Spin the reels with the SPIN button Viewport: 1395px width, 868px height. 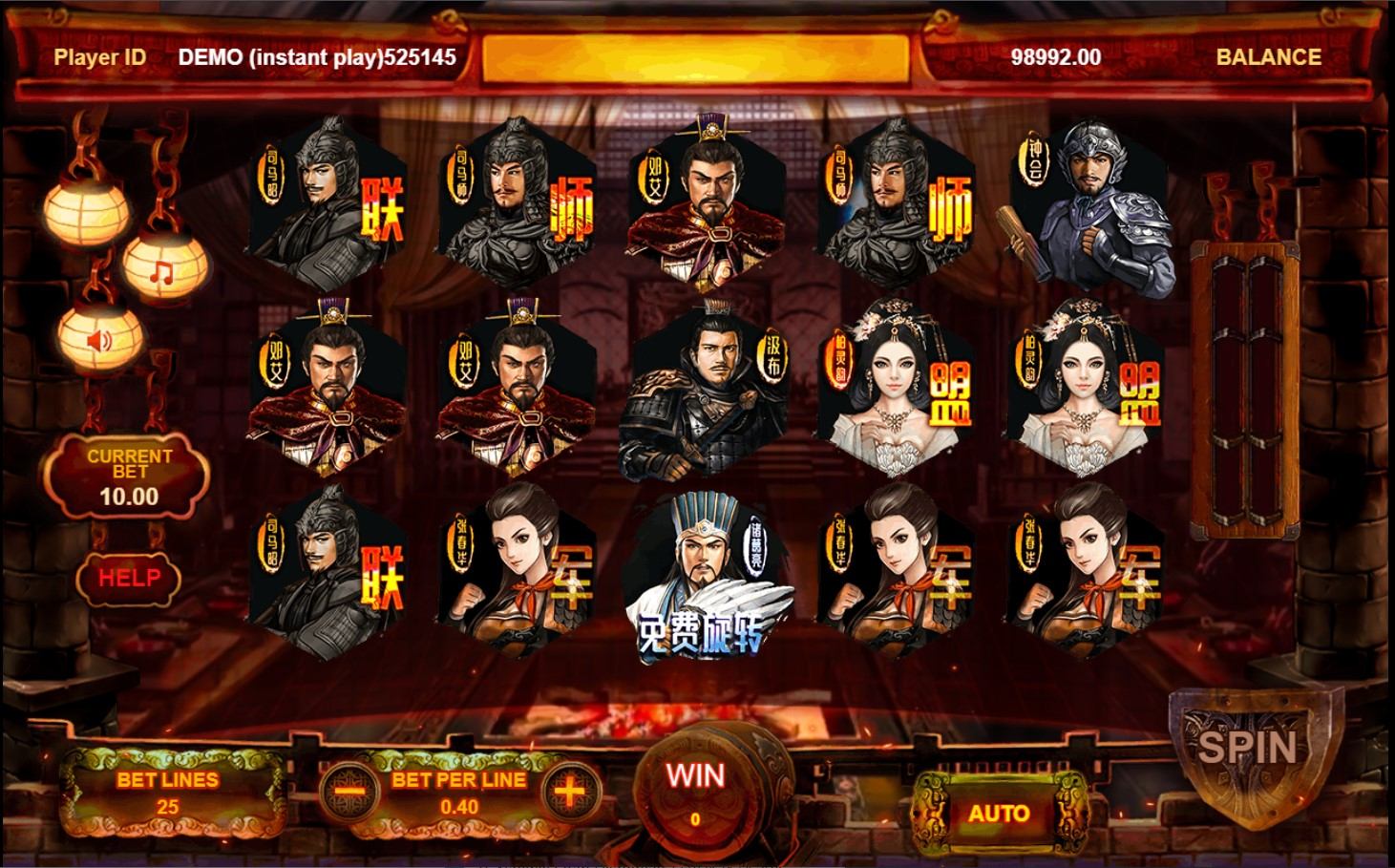coord(1247,747)
